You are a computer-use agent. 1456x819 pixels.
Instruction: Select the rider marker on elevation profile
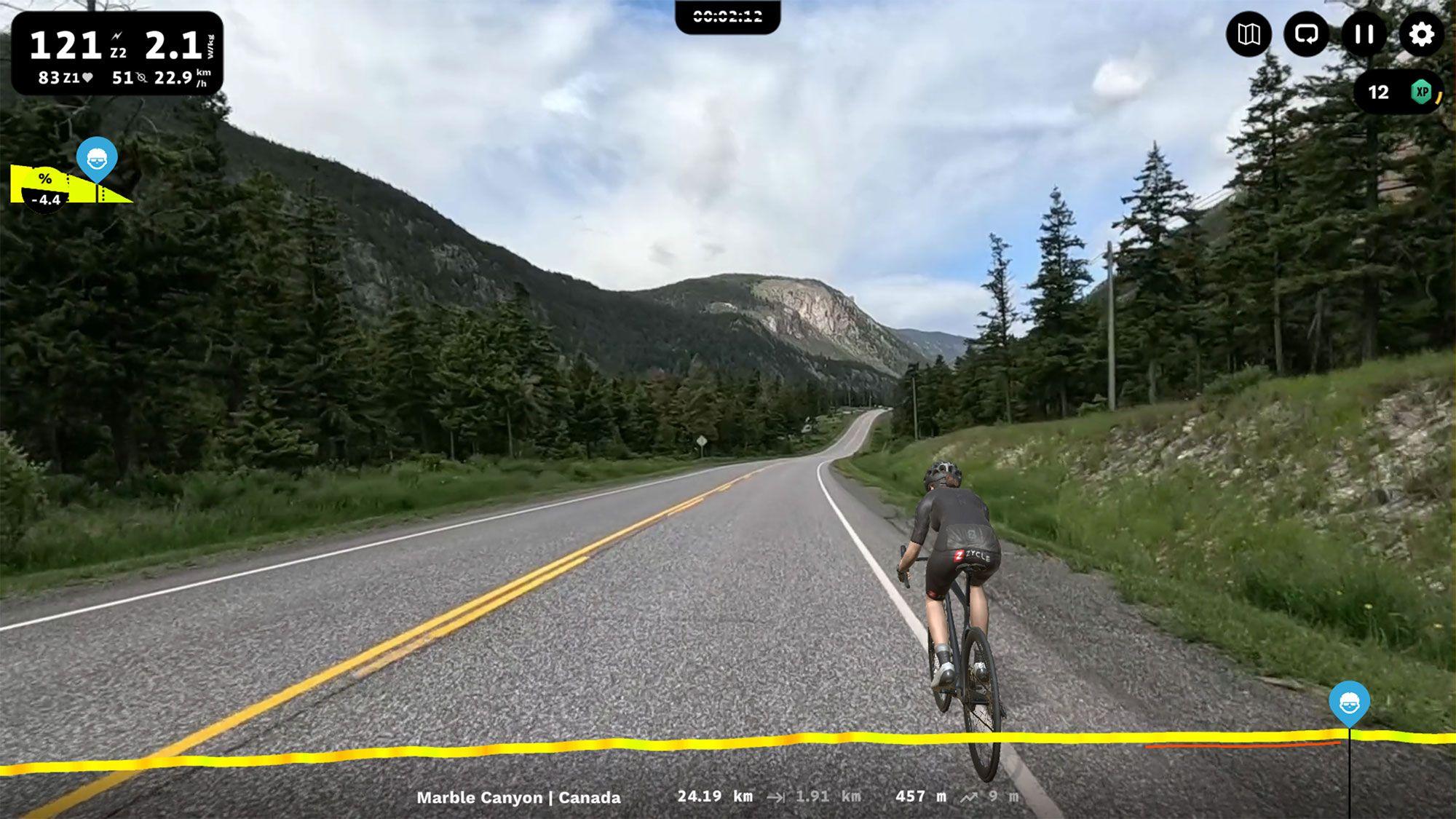pos(1349,703)
